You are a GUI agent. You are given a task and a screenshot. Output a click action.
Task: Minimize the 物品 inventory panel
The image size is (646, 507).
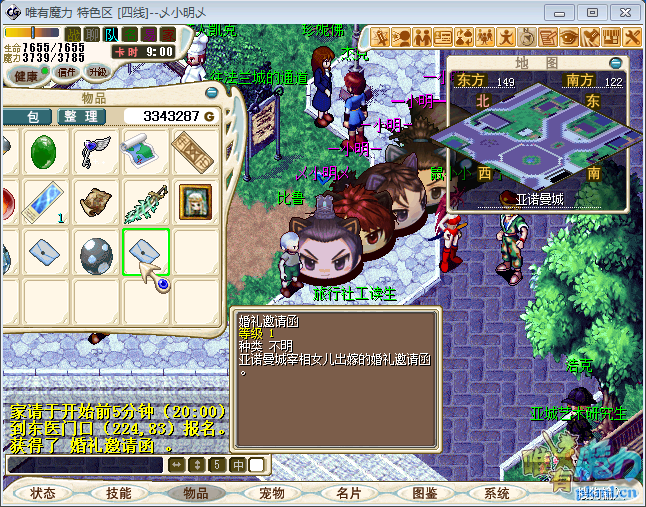pyautogui.click(x=211, y=92)
